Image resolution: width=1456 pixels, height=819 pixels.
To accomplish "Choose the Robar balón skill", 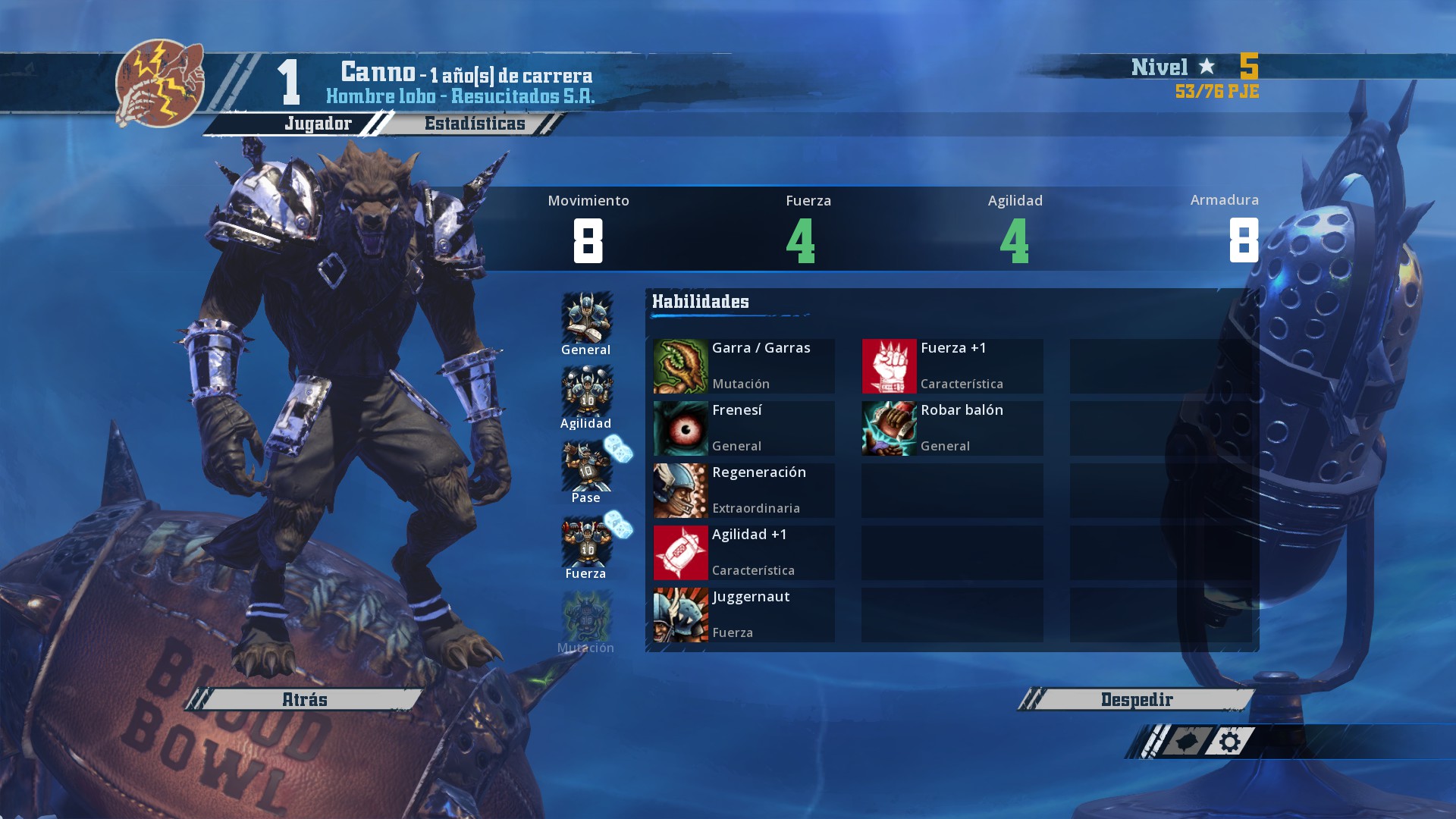I will click(952, 428).
